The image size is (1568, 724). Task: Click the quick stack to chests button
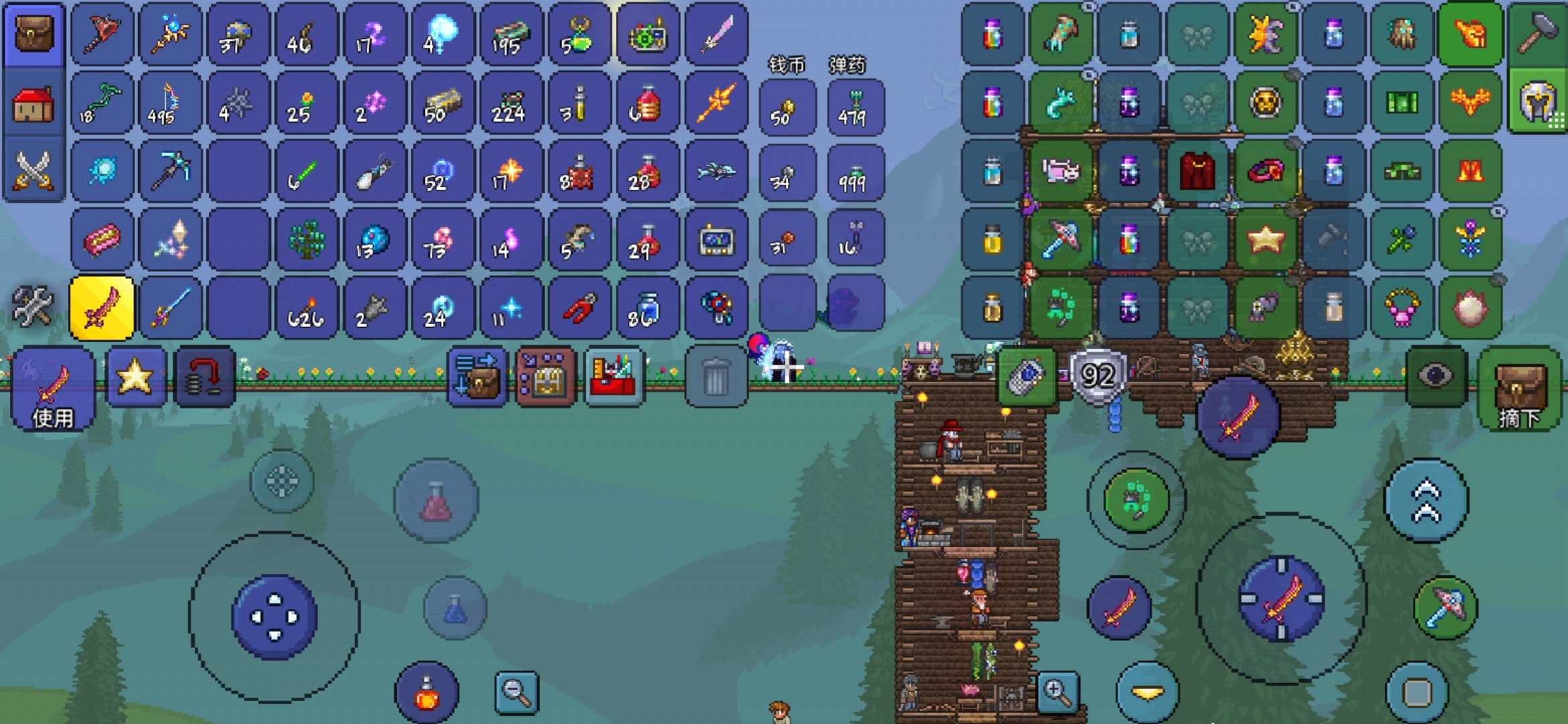[x=477, y=377]
